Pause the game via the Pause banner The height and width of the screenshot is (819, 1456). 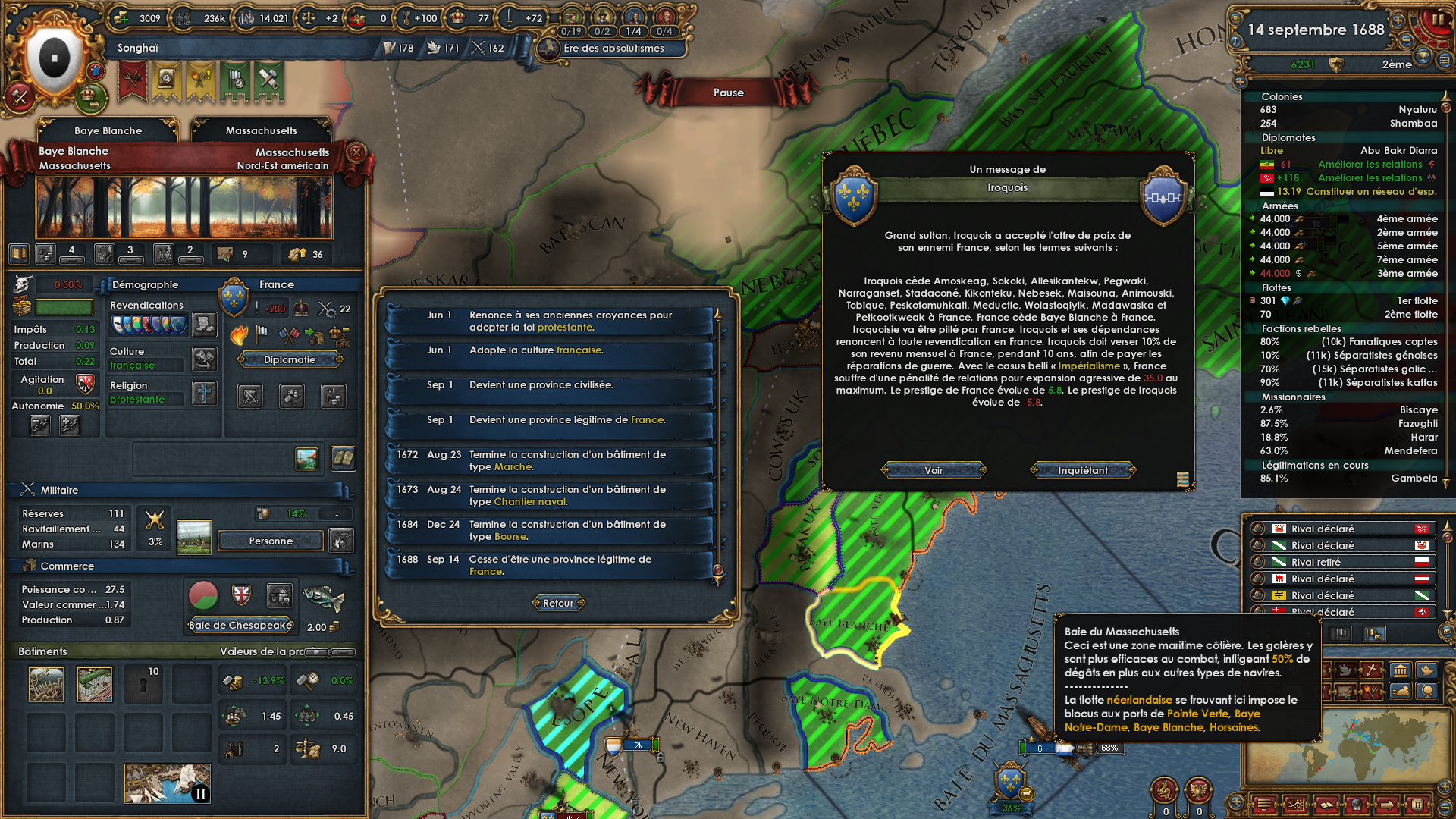[x=728, y=92]
